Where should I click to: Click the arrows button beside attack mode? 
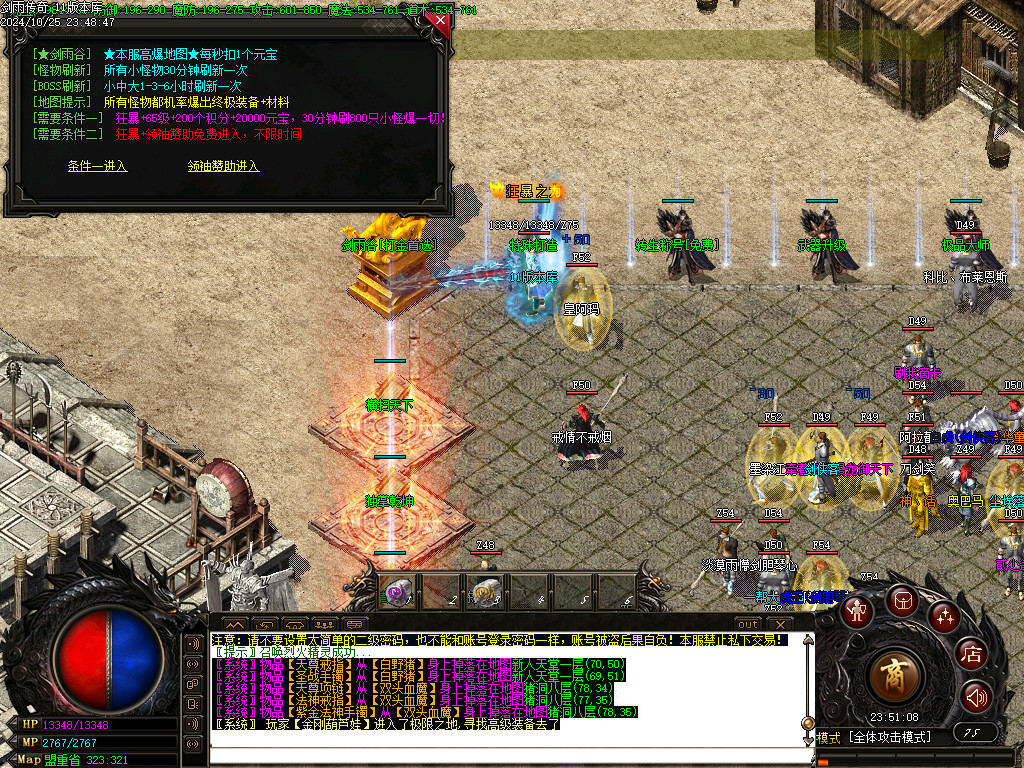tap(973, 733)
